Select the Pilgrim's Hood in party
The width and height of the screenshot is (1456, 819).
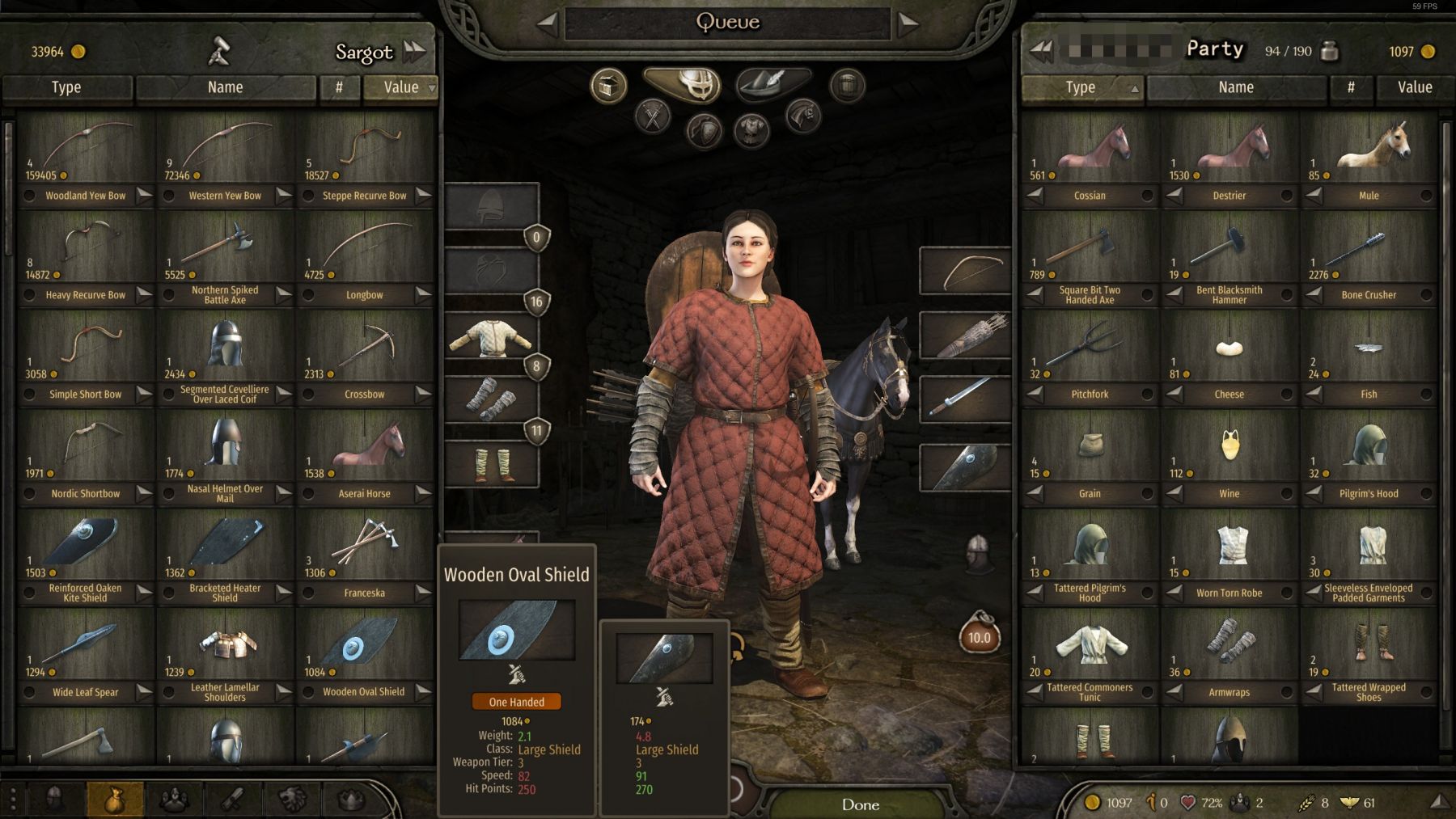[x=1369, y=450]
